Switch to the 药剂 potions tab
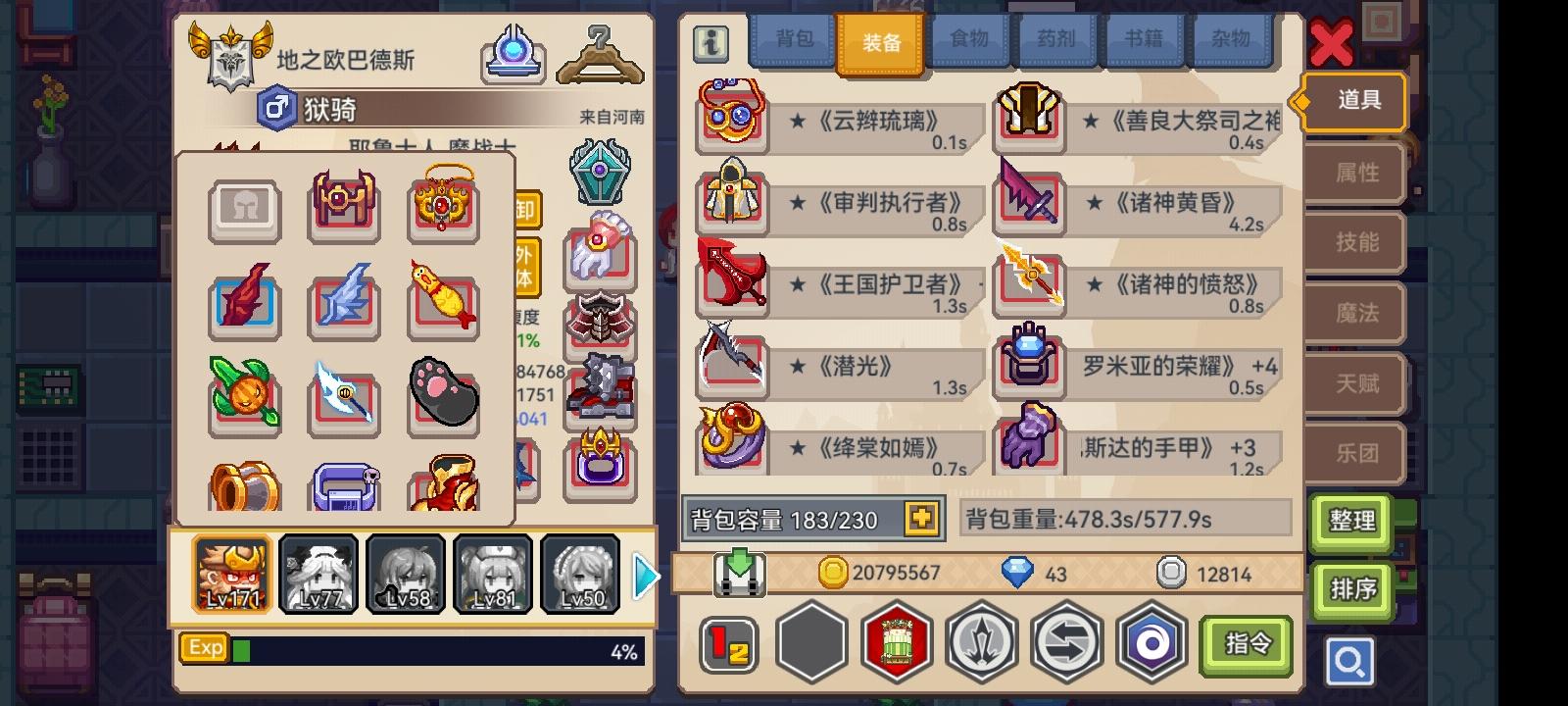 [1056, 40]
